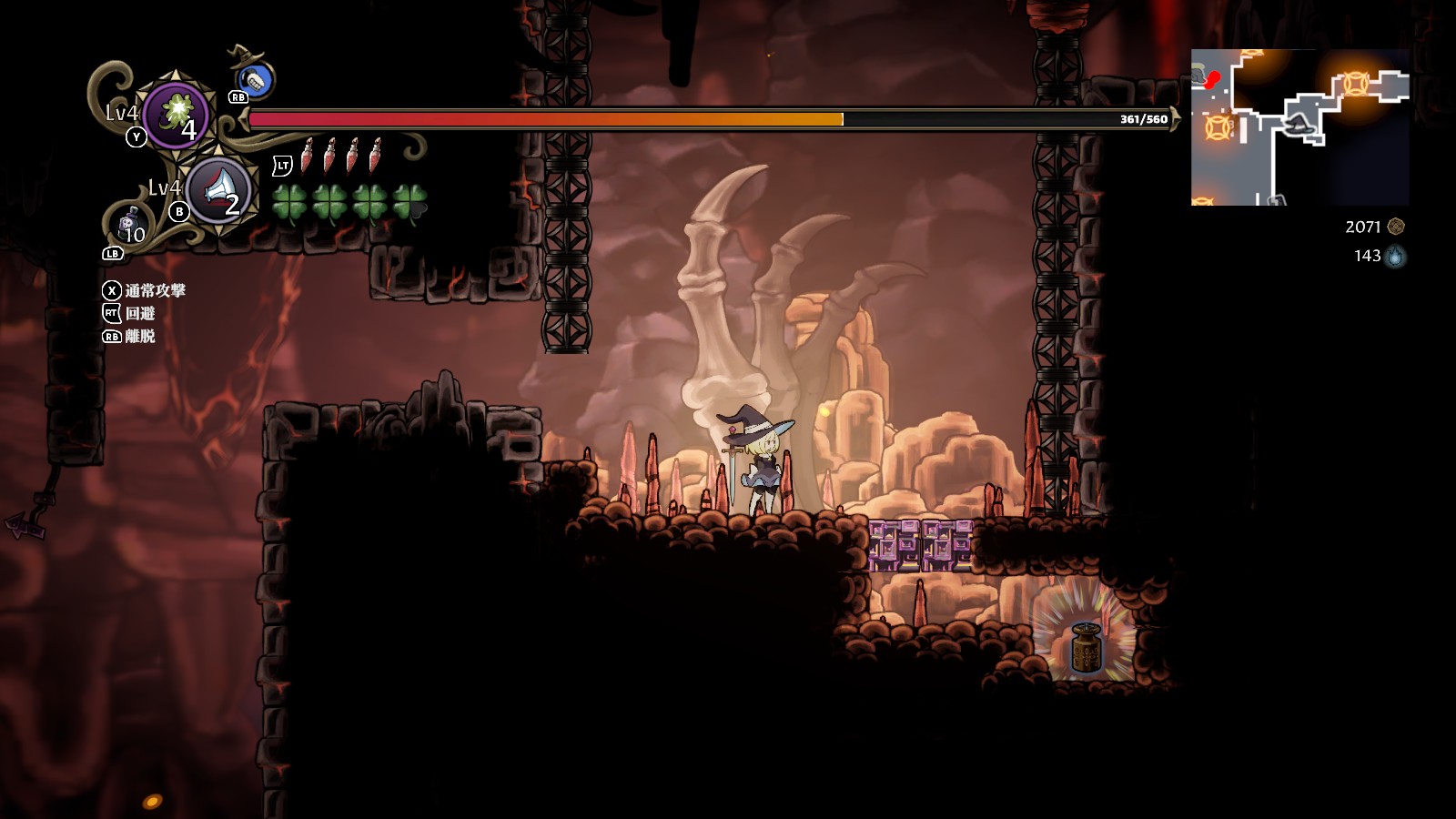The image size is (1456, 819).
Task: Click the witch hat marker on minimap
Action: click(x=1300, y=125)
